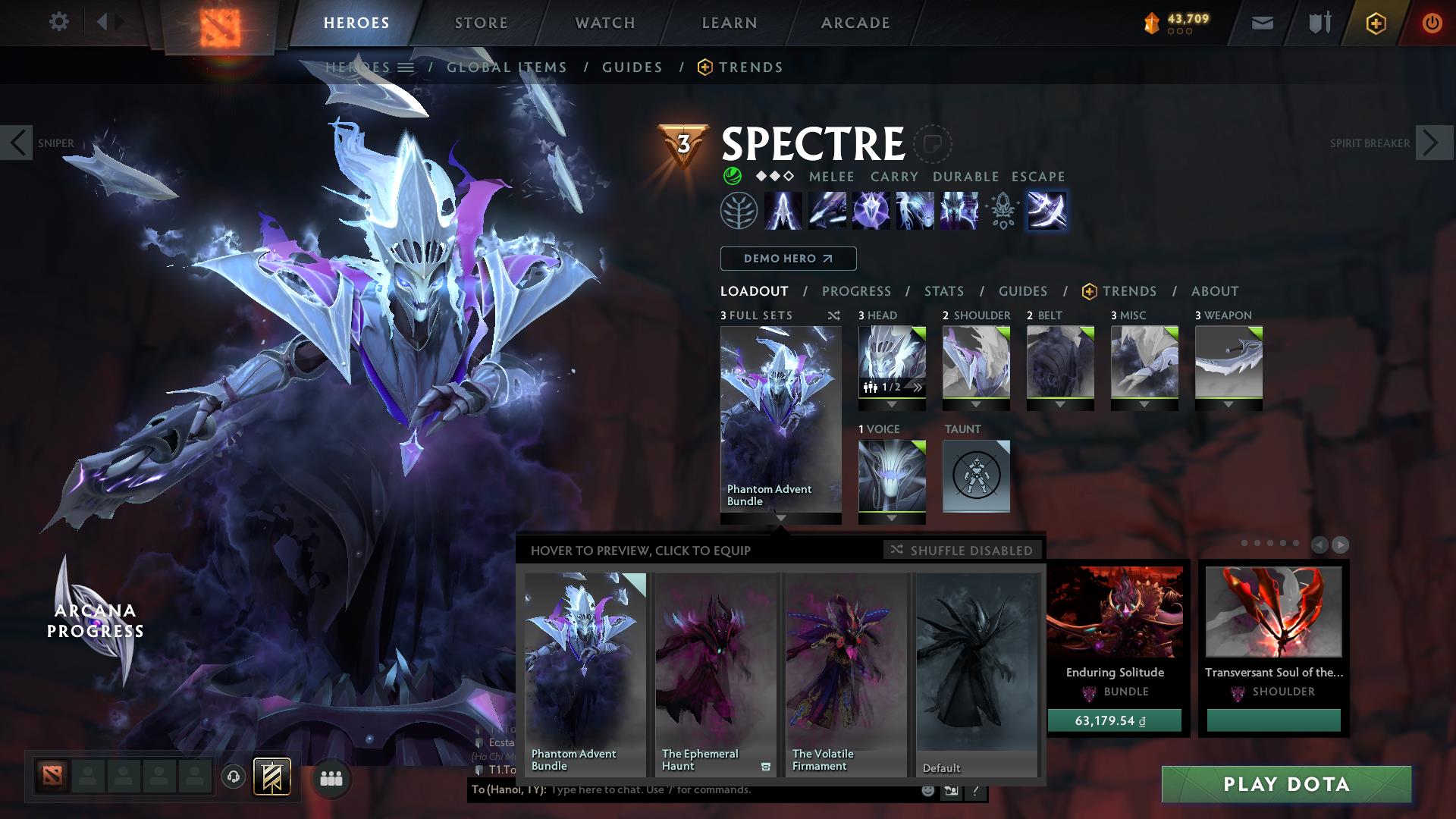Viewport: 1456px width, 819px height.
Task: Toggle the shuffle icon beside 3 FULL SETS
Action: [x=834, y=315]
